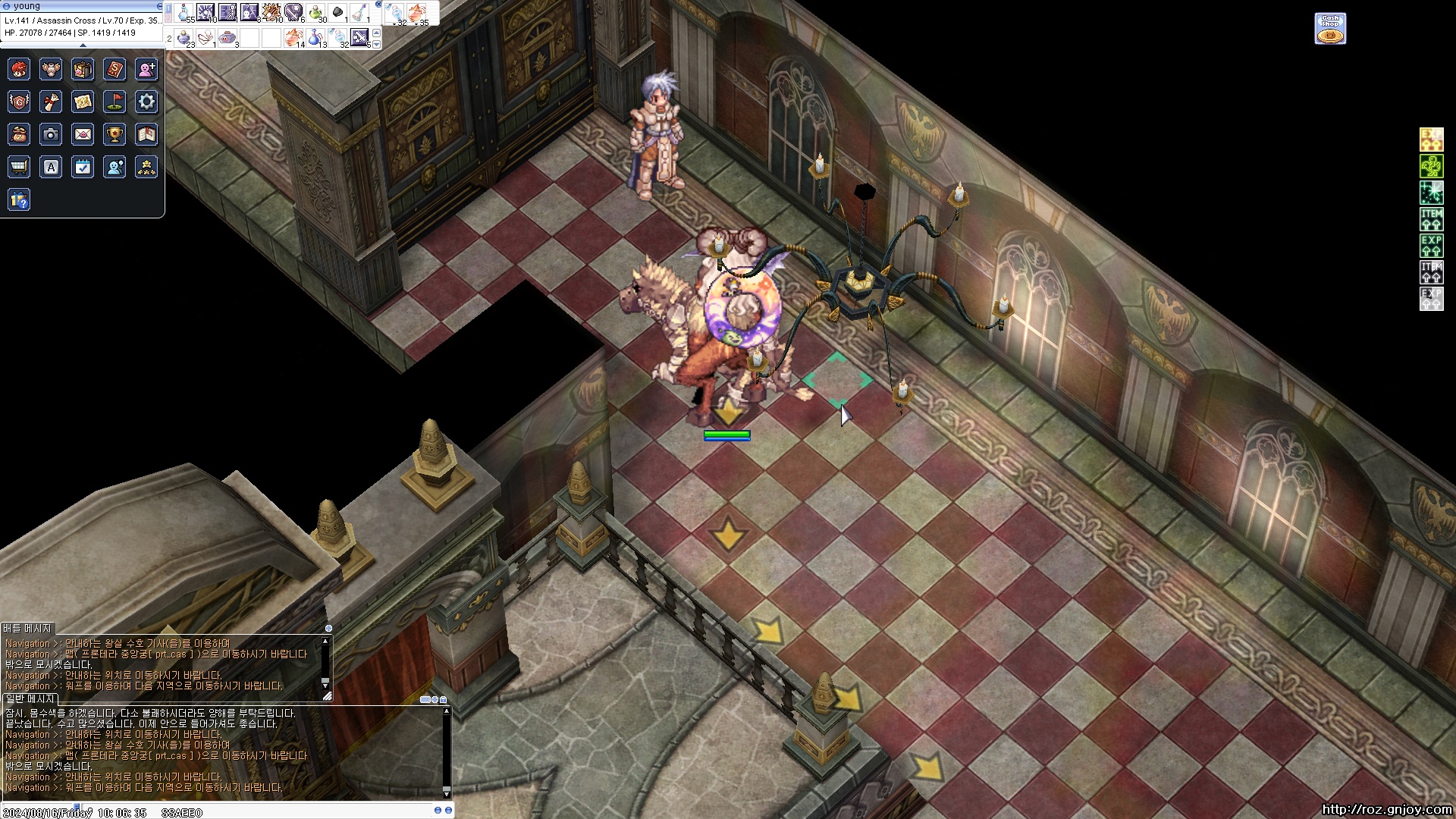
Task: Open the red flag on green icon
Action: (115, 102)
